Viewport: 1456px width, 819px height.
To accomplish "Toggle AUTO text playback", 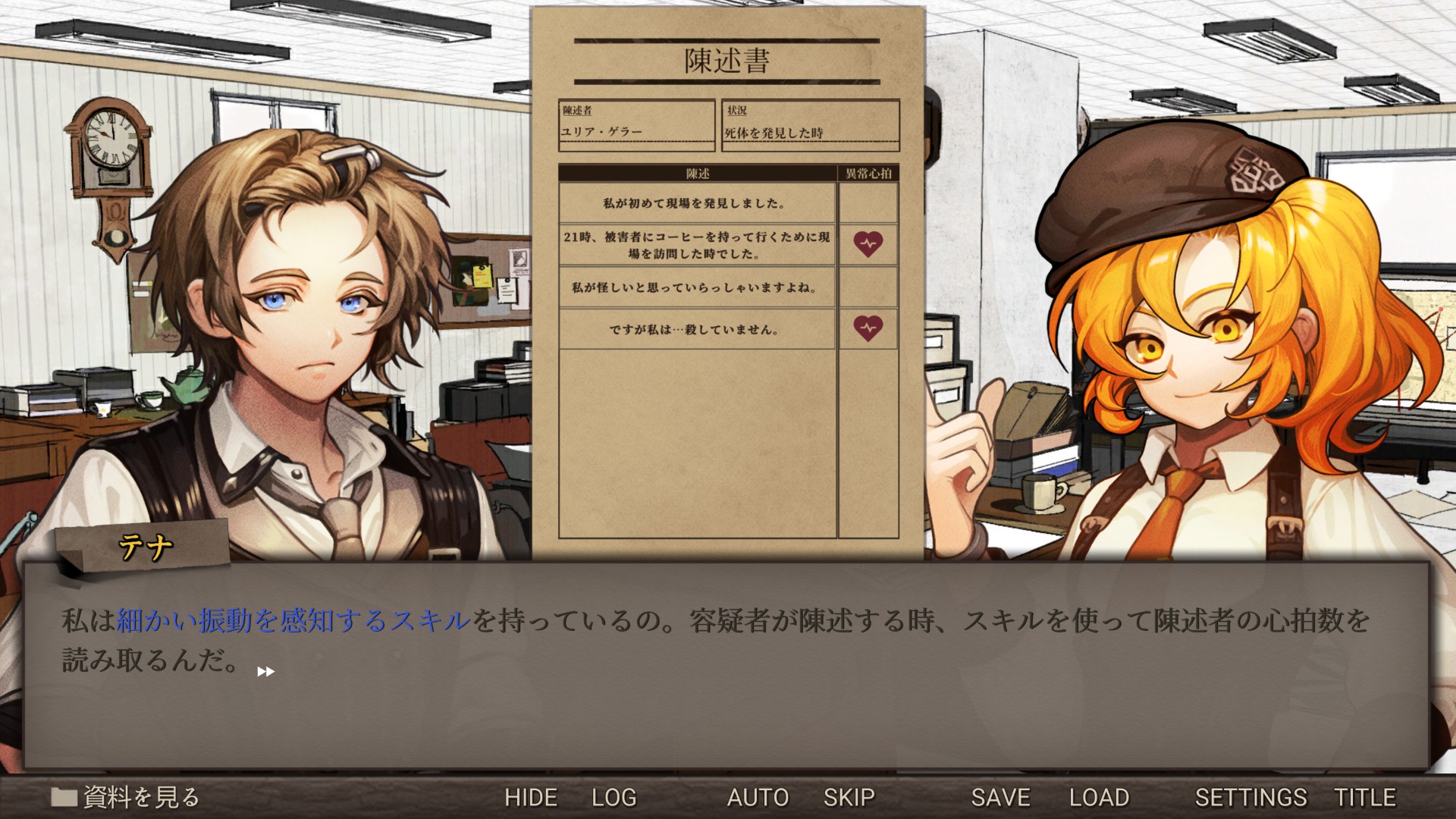I will click(x=758, y=797).
